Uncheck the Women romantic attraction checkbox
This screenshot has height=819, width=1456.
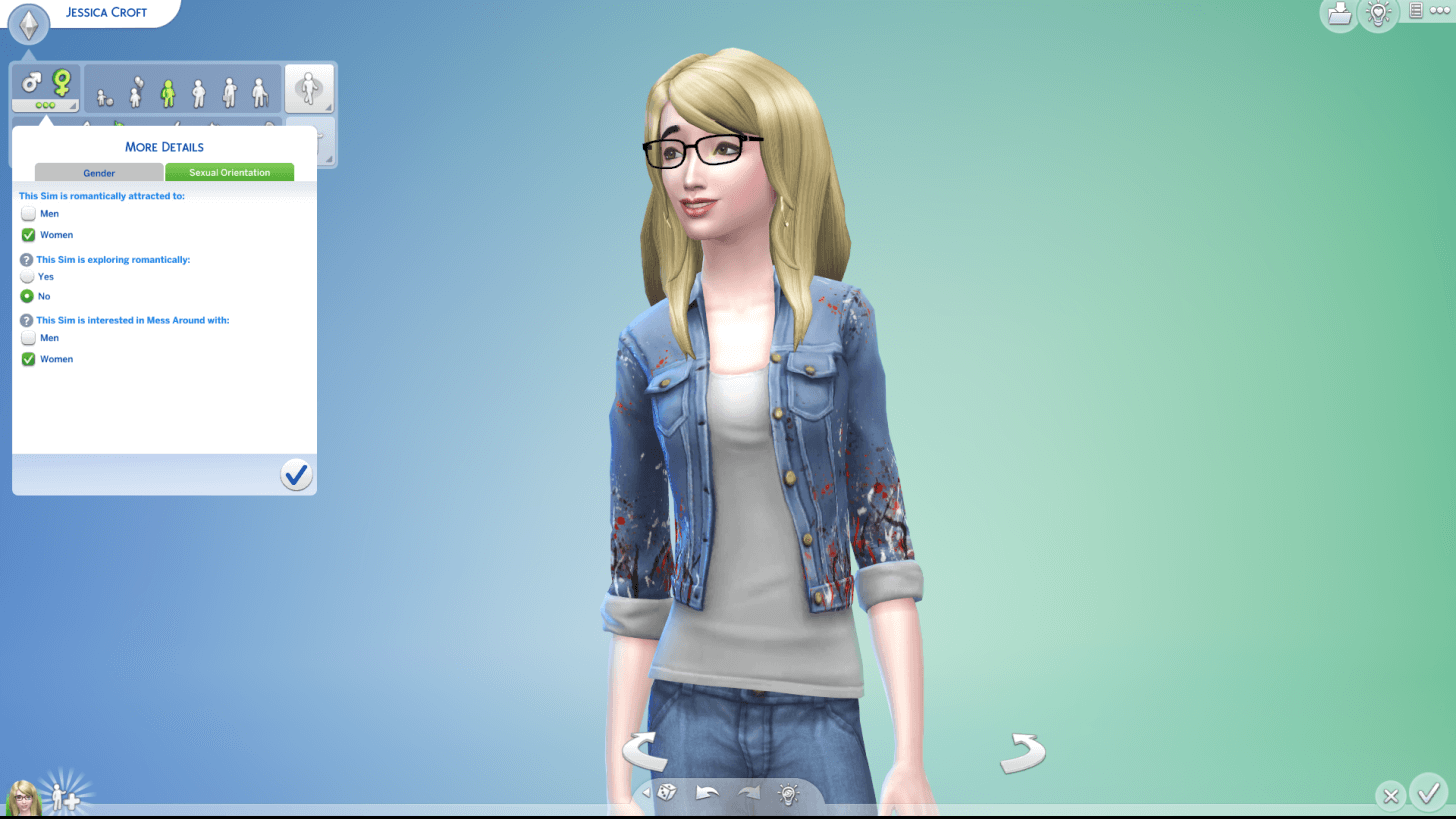coord(28,234)
